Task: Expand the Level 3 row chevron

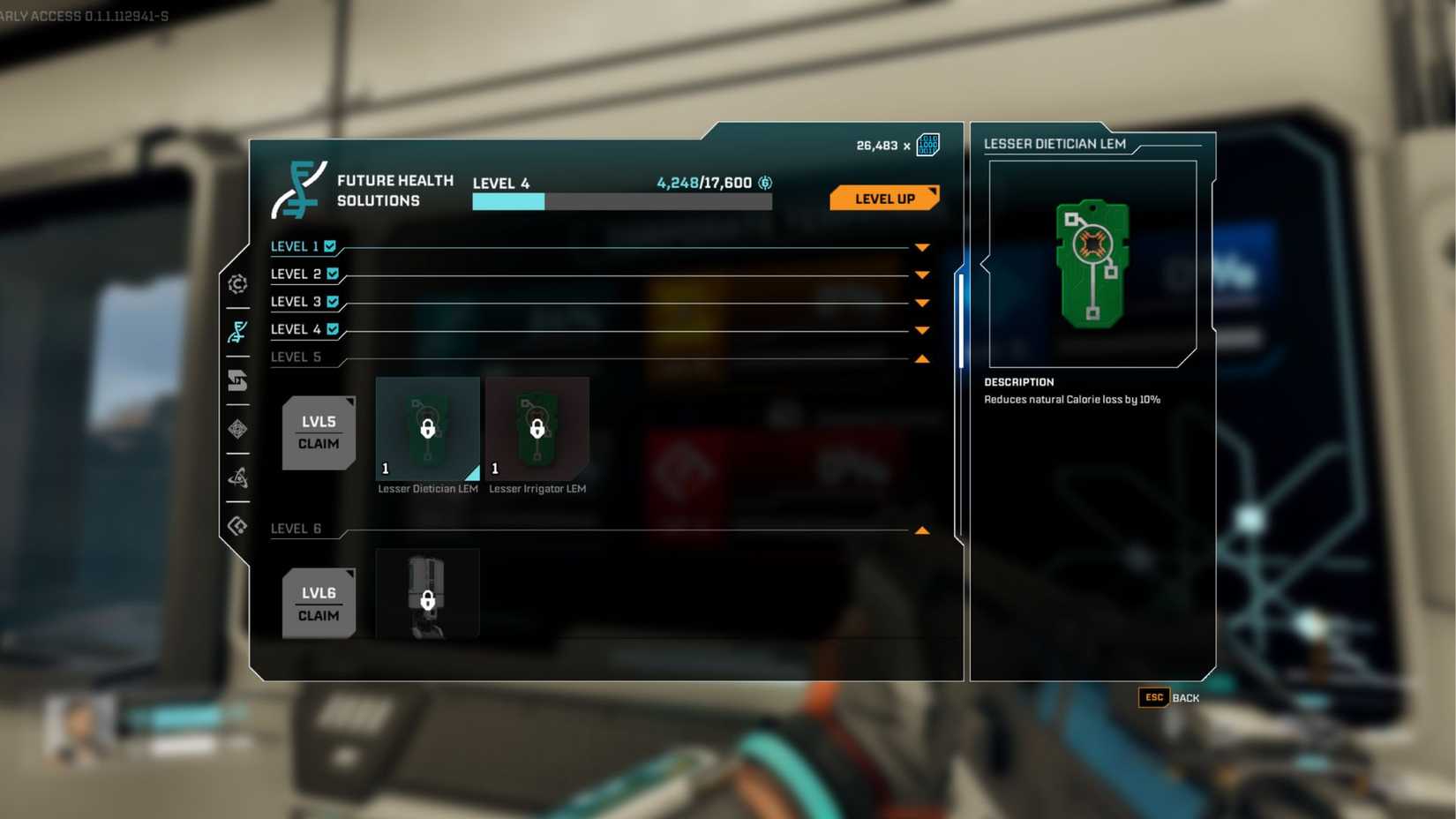Action: [x=922, y=301]
